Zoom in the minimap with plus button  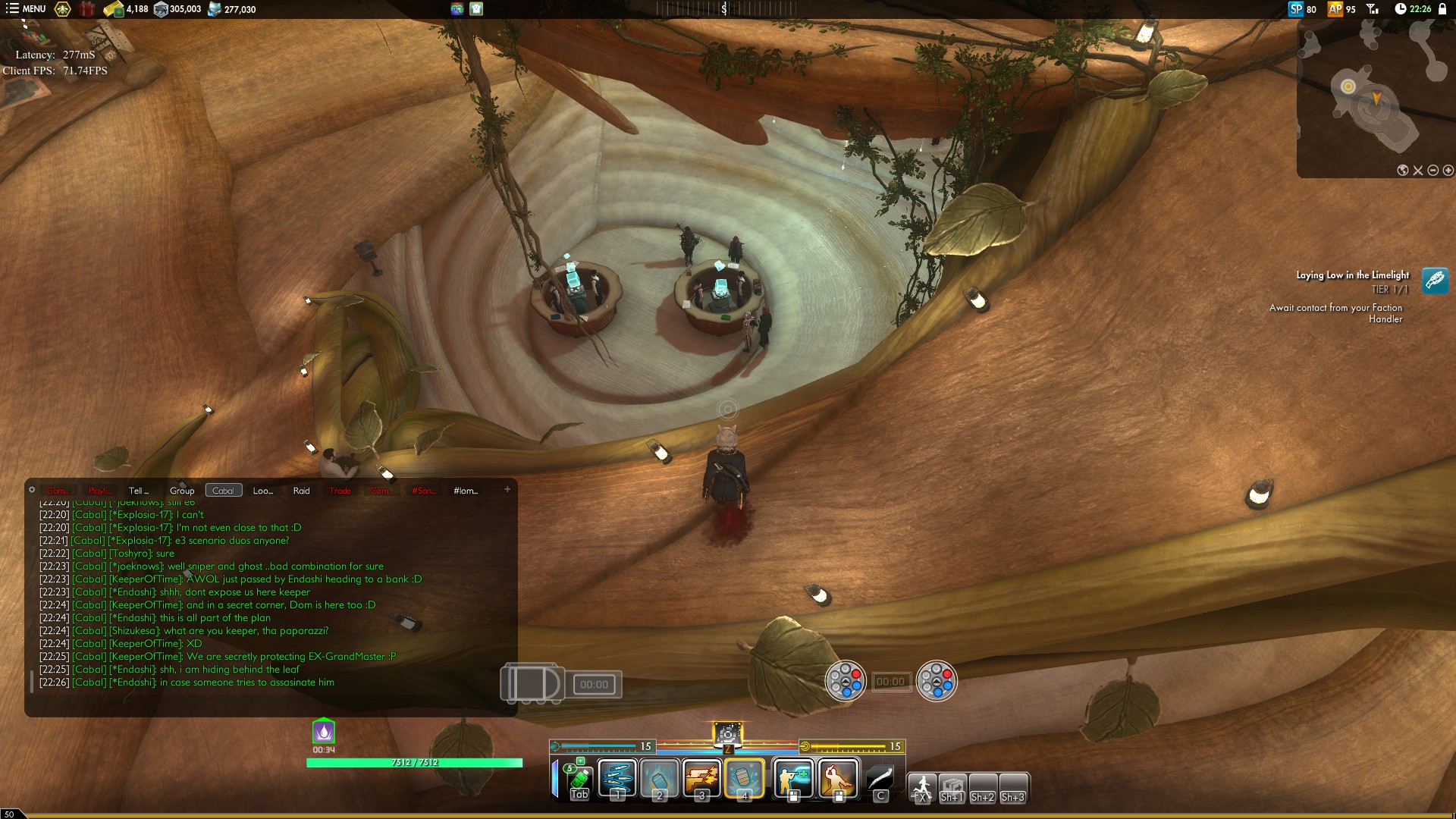click(1448, 171)
